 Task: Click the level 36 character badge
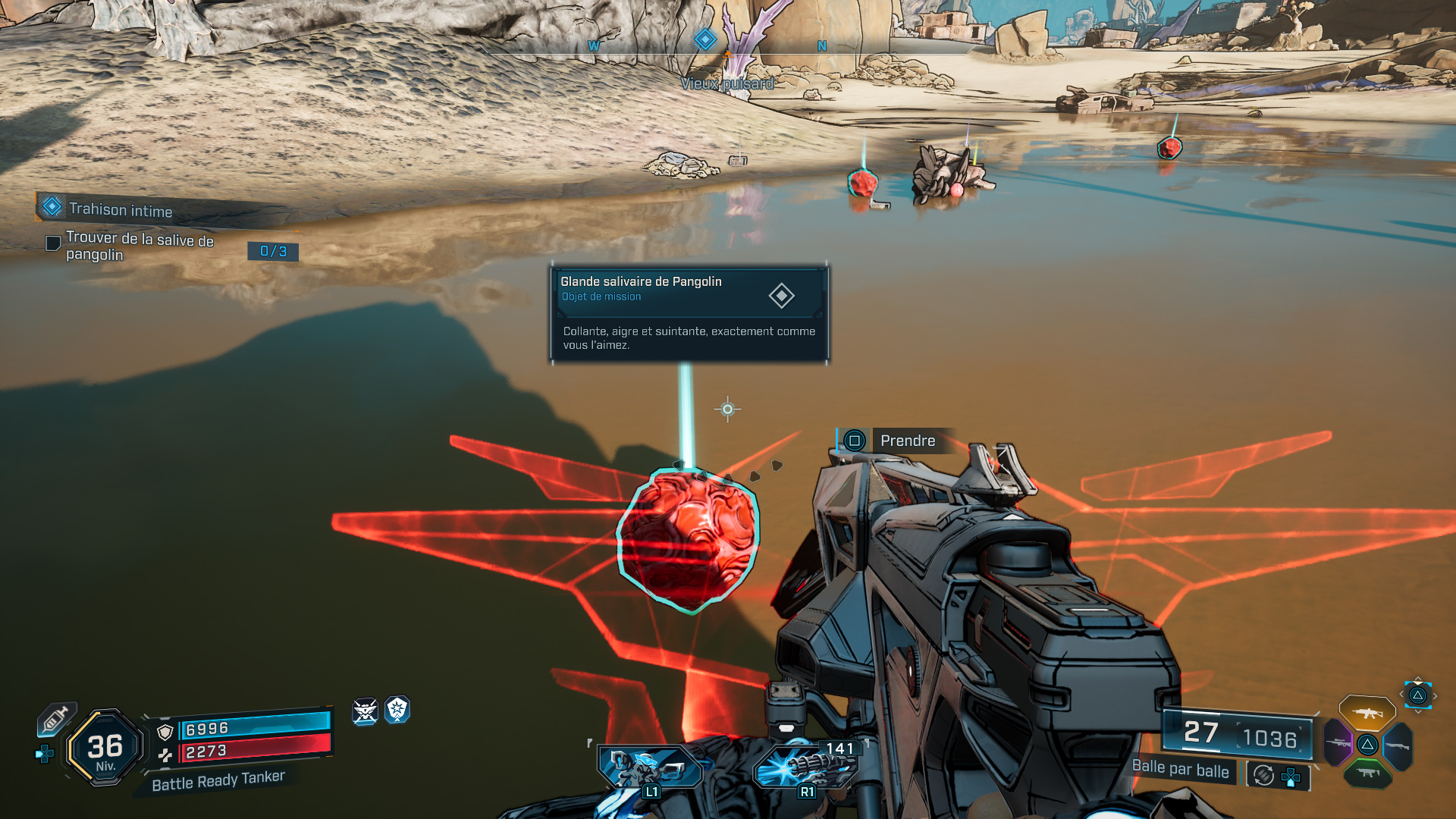pos(105,748)
